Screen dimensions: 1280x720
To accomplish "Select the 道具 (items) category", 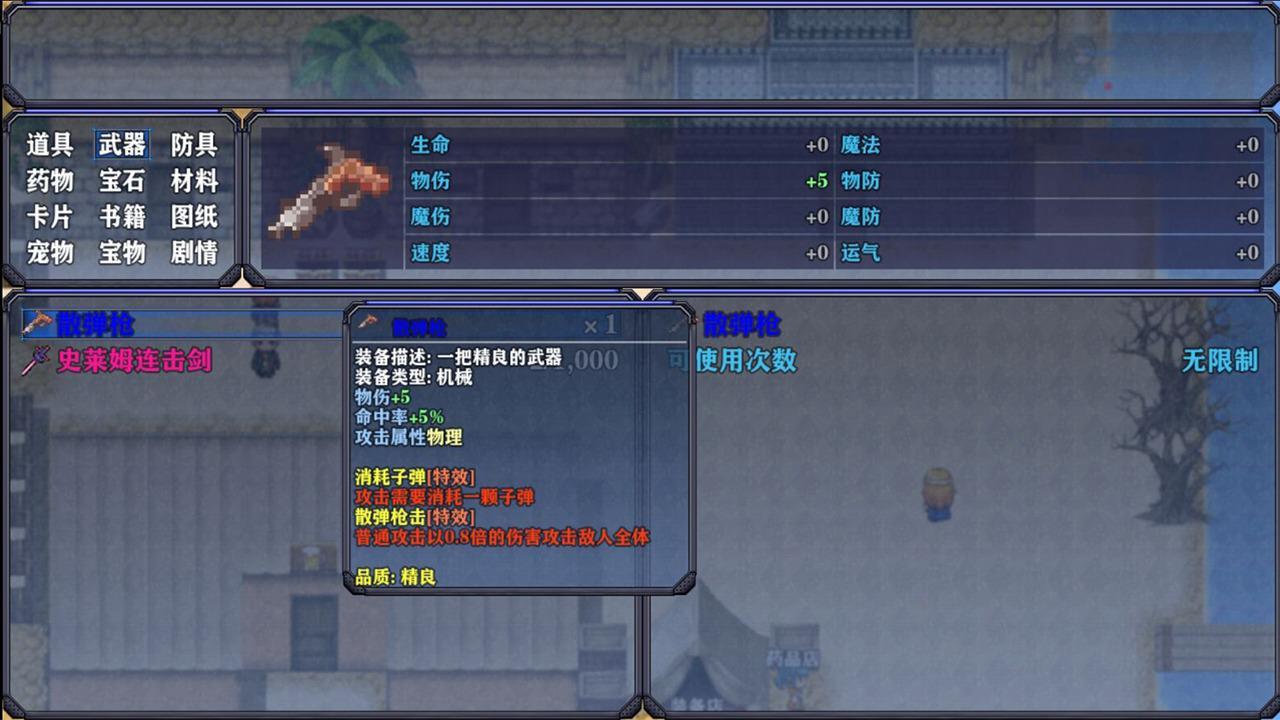I will click(48, 145).
